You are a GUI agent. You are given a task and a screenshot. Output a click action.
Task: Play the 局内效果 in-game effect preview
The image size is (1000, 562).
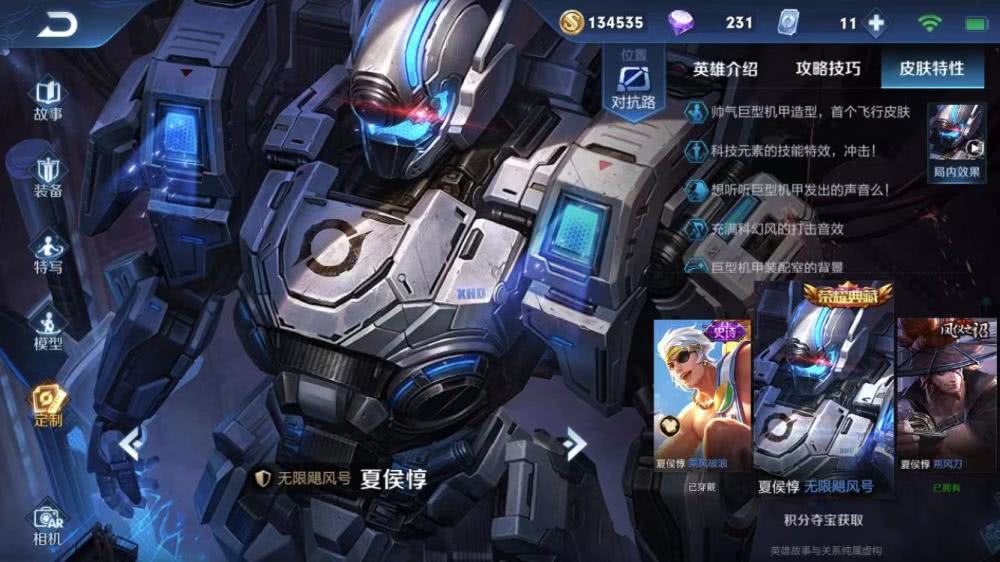[x=957, y=142]
